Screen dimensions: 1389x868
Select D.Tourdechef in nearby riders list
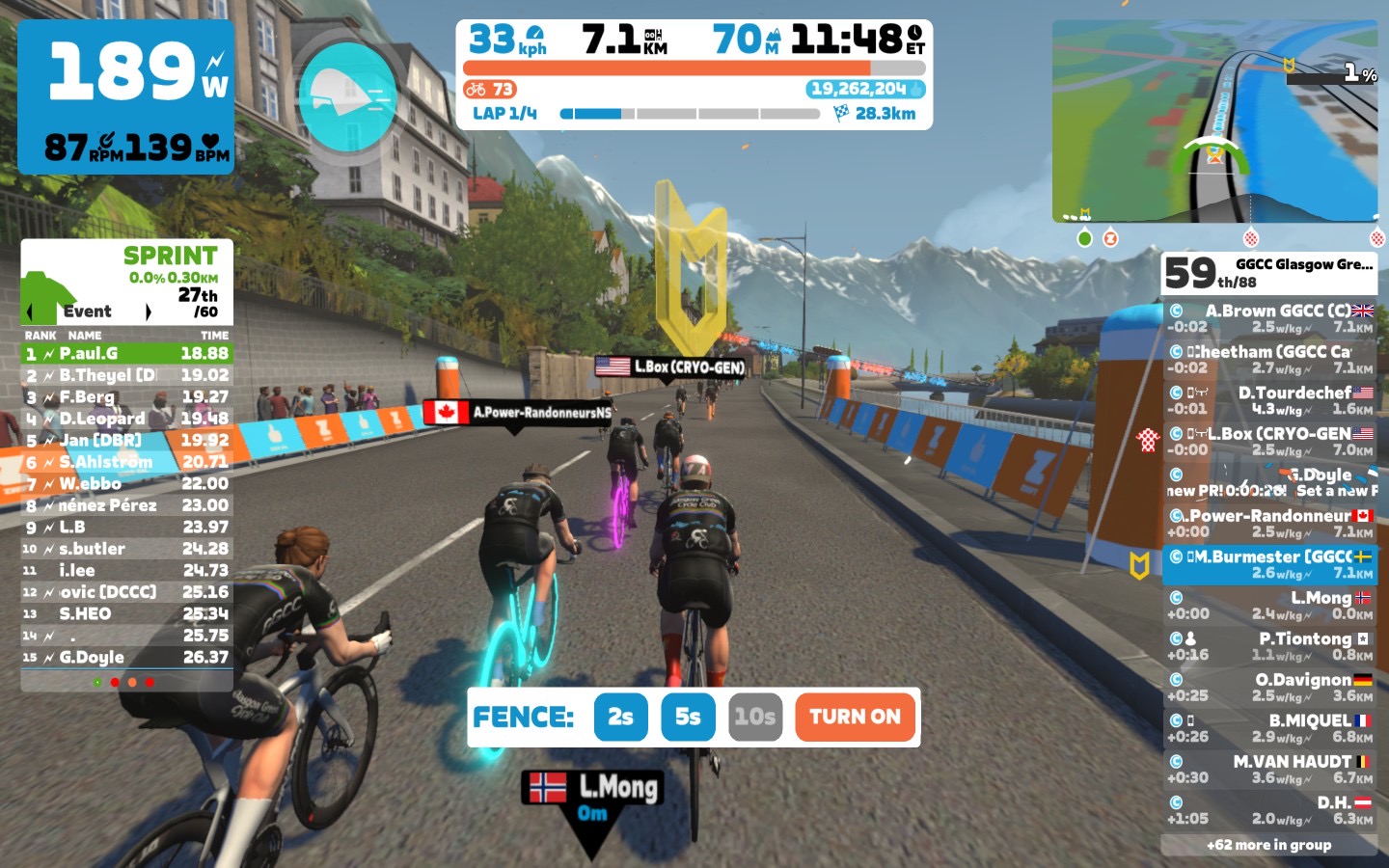point(1269,400)
